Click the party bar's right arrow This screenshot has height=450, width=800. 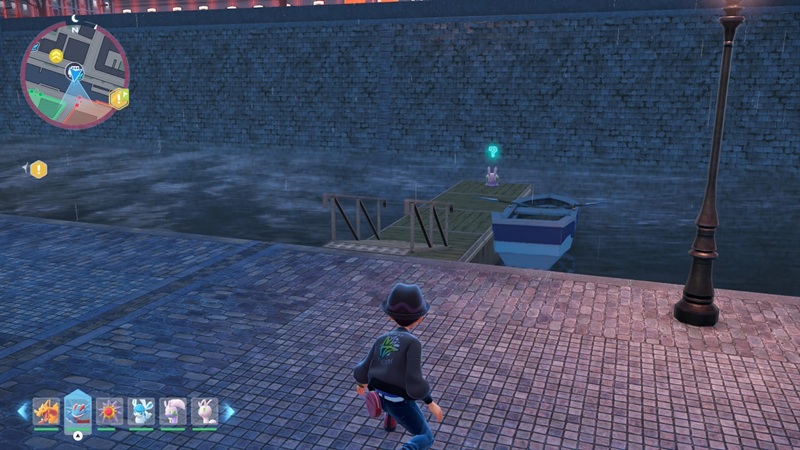[229, 411]
